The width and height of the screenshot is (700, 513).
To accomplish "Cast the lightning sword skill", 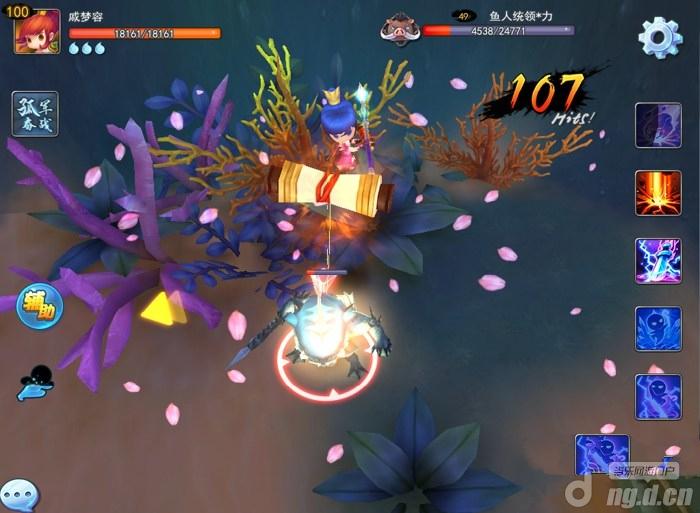I will (658, 261).
